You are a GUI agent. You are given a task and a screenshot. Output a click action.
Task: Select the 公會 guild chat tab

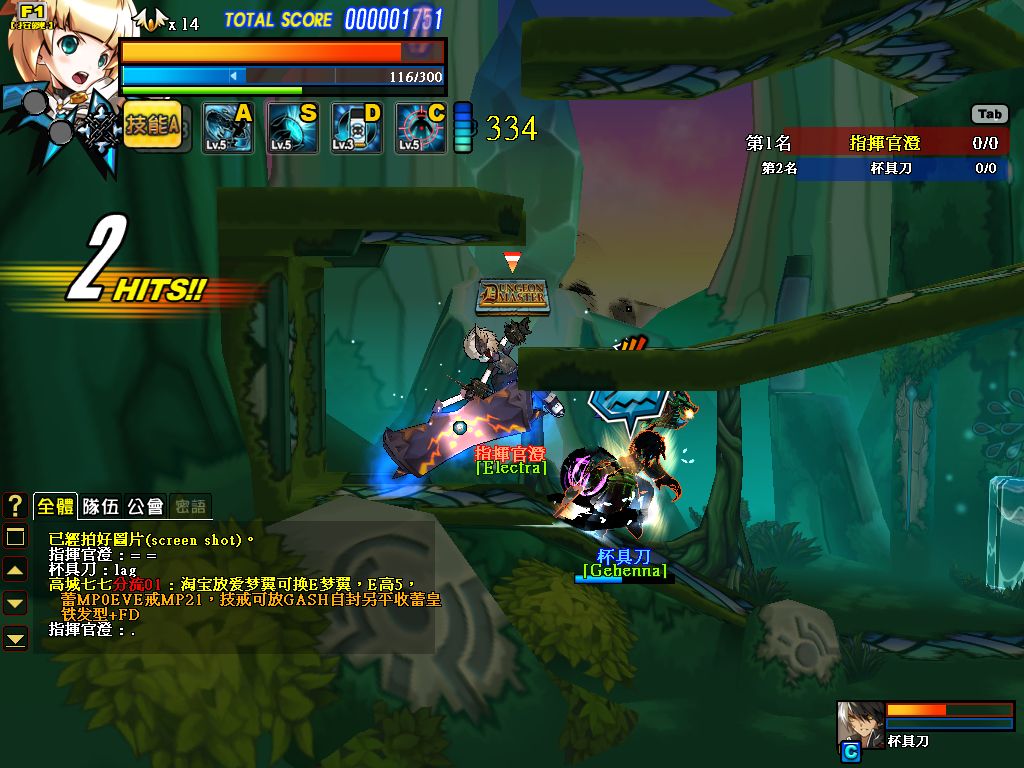click(x=145, y=506)
